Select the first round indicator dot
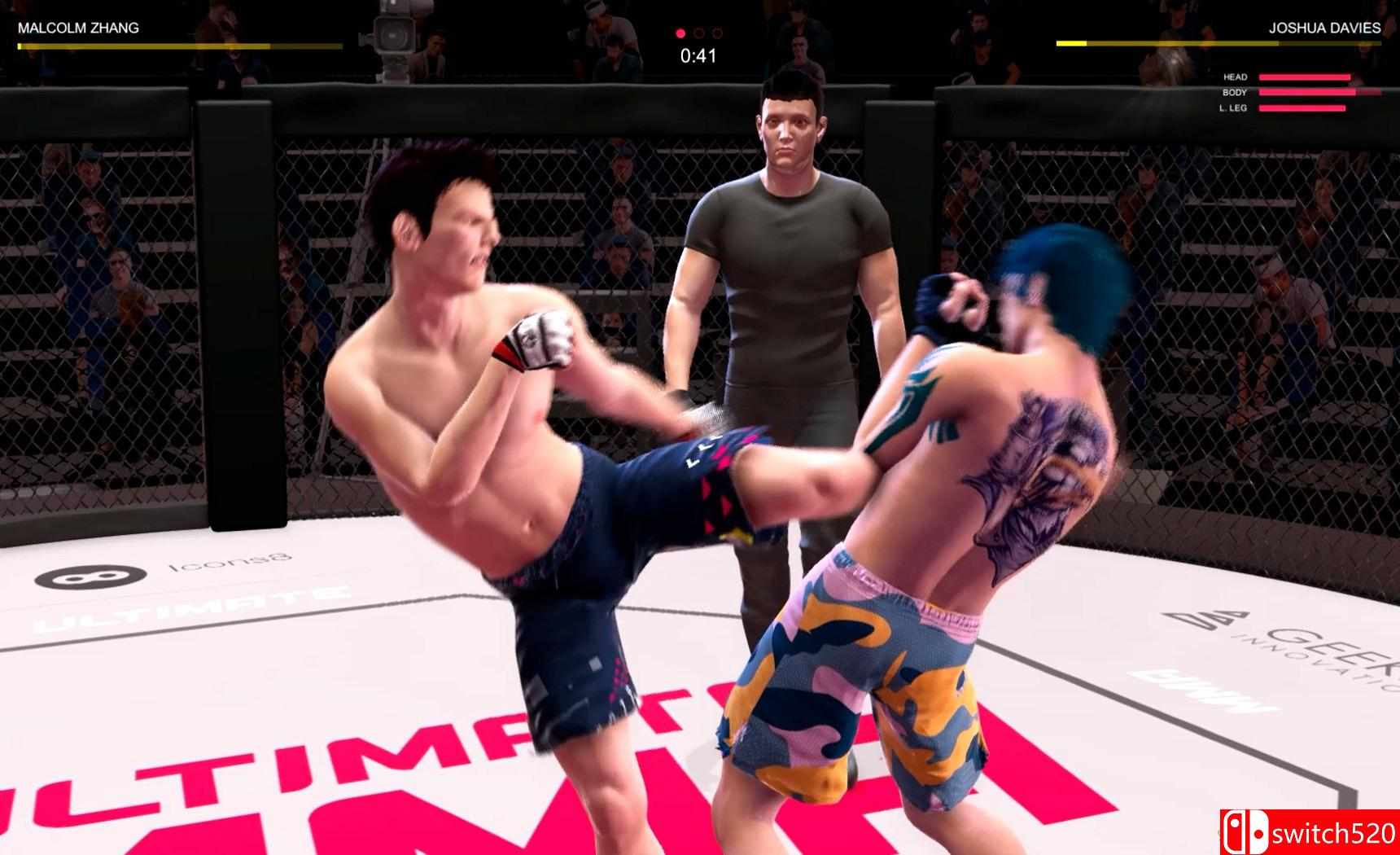Screen dimensions: 1400x855 [680, 34]
